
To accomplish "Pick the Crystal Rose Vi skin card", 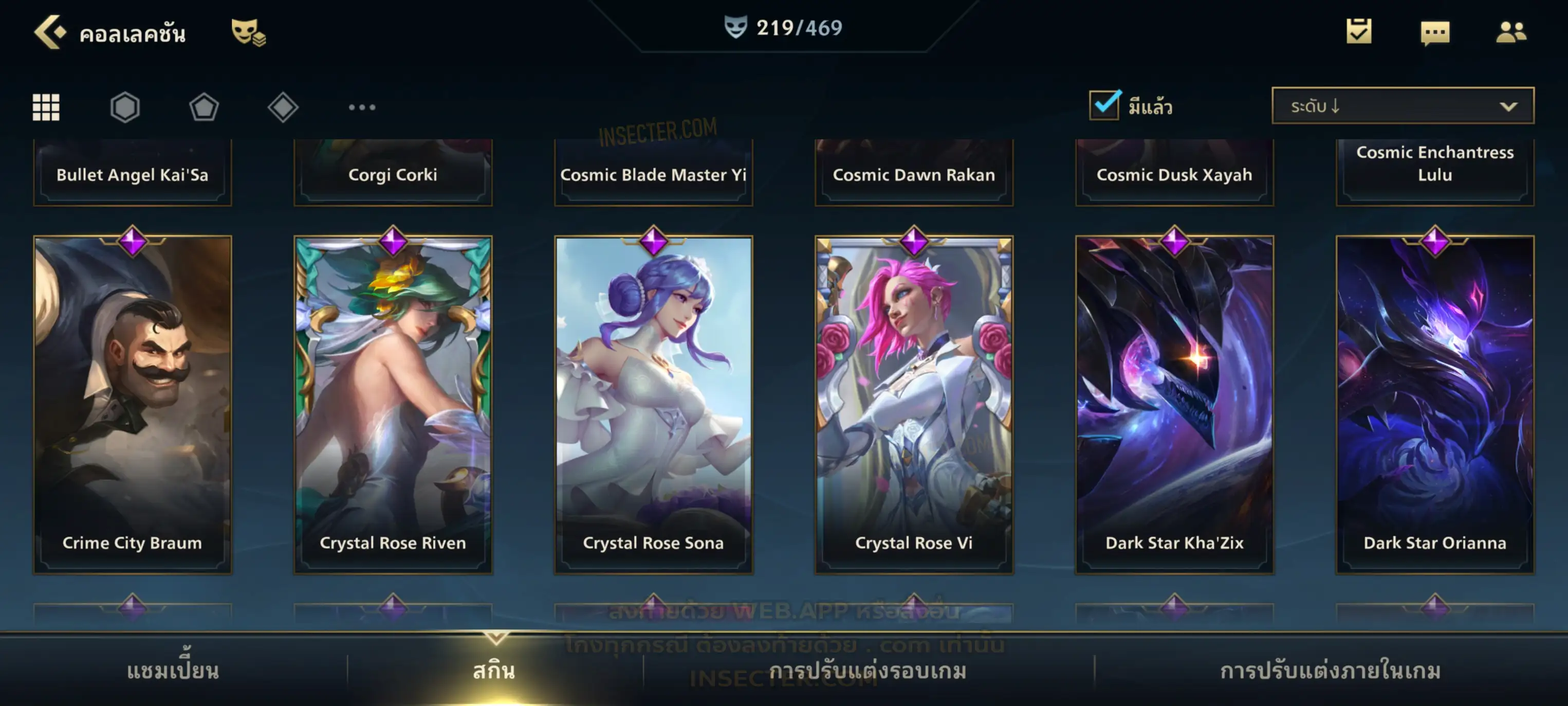I will click(914, 405).
